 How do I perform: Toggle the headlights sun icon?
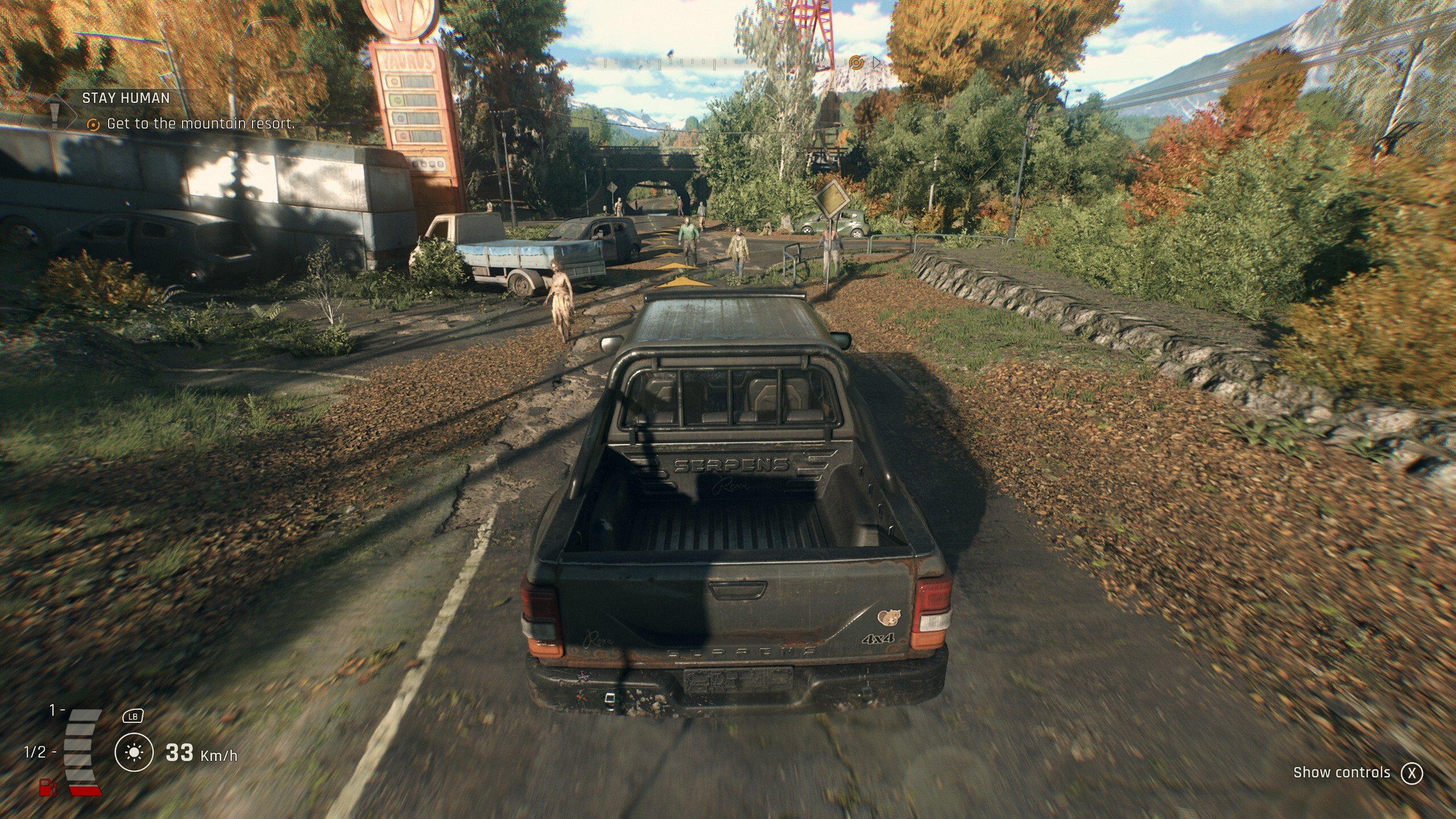click(x=134, y=753)
